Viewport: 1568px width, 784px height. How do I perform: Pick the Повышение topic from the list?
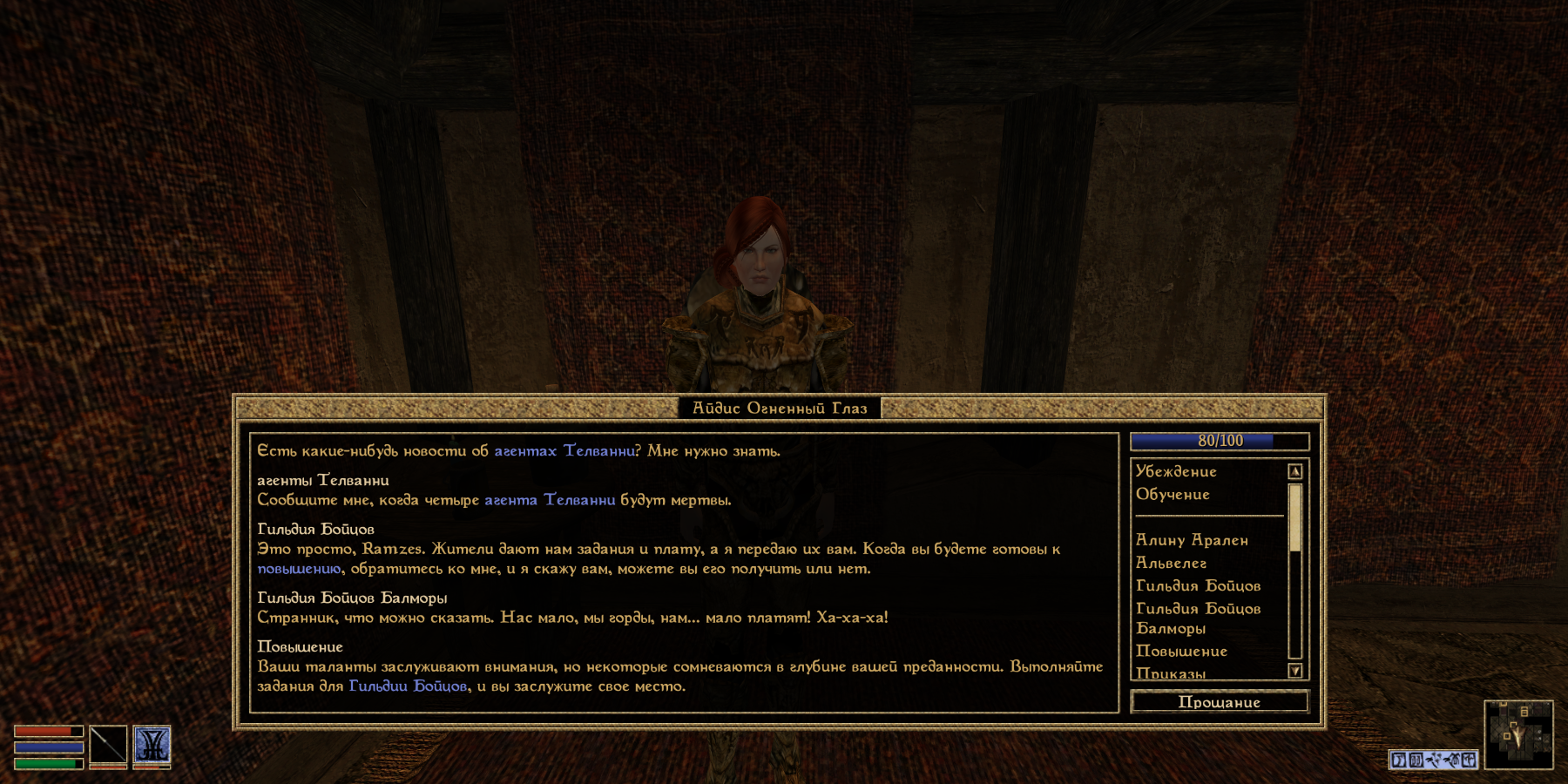(x=1181, y=652)
